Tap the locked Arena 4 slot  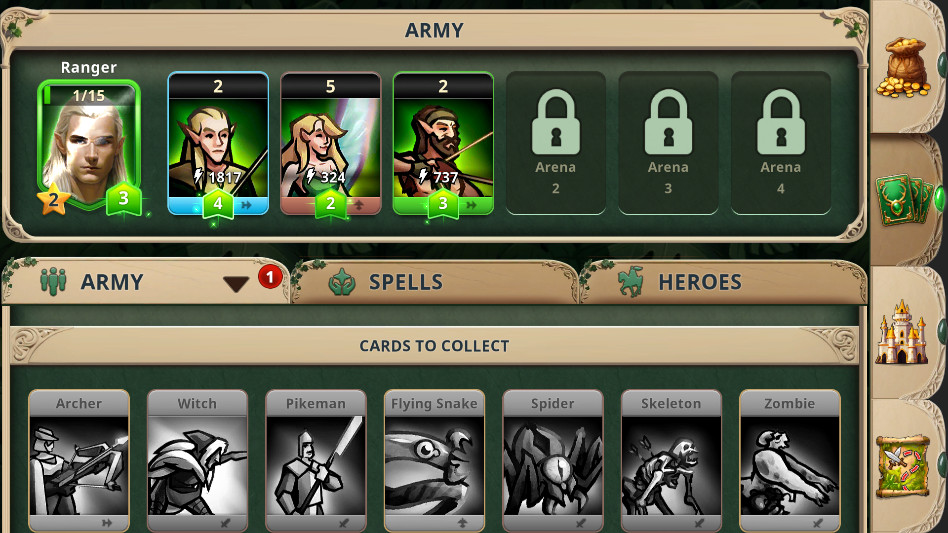tap(780, 143)
